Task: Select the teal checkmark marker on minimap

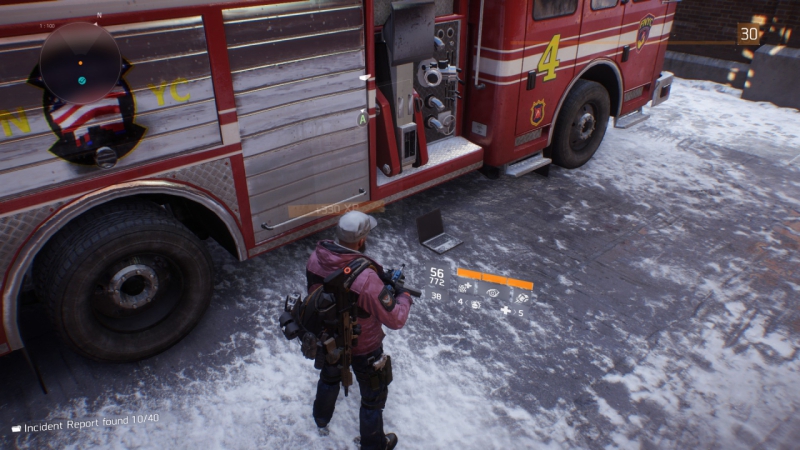Action: pos(82,80)
